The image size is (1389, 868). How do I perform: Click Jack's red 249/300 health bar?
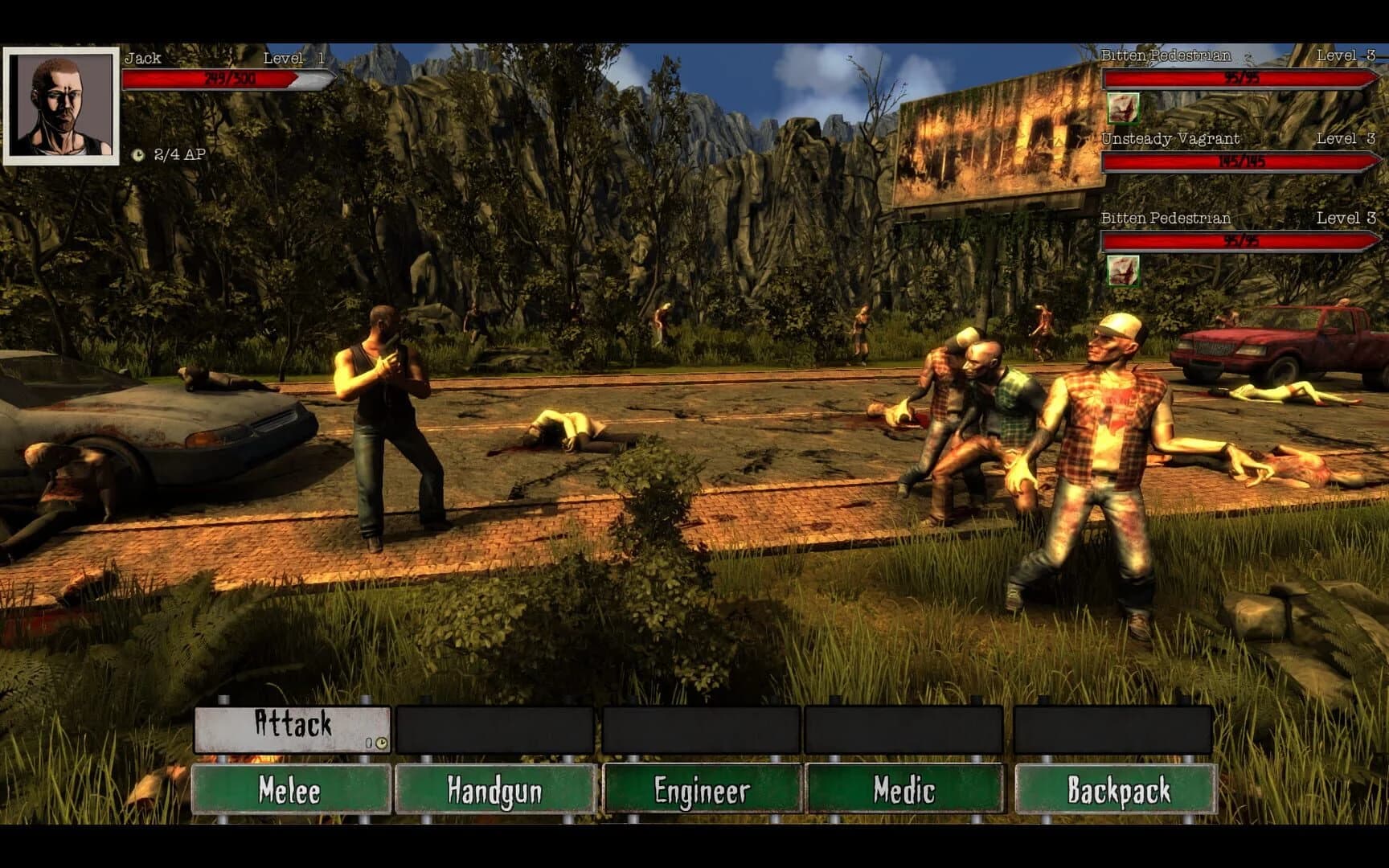point(217,80)
